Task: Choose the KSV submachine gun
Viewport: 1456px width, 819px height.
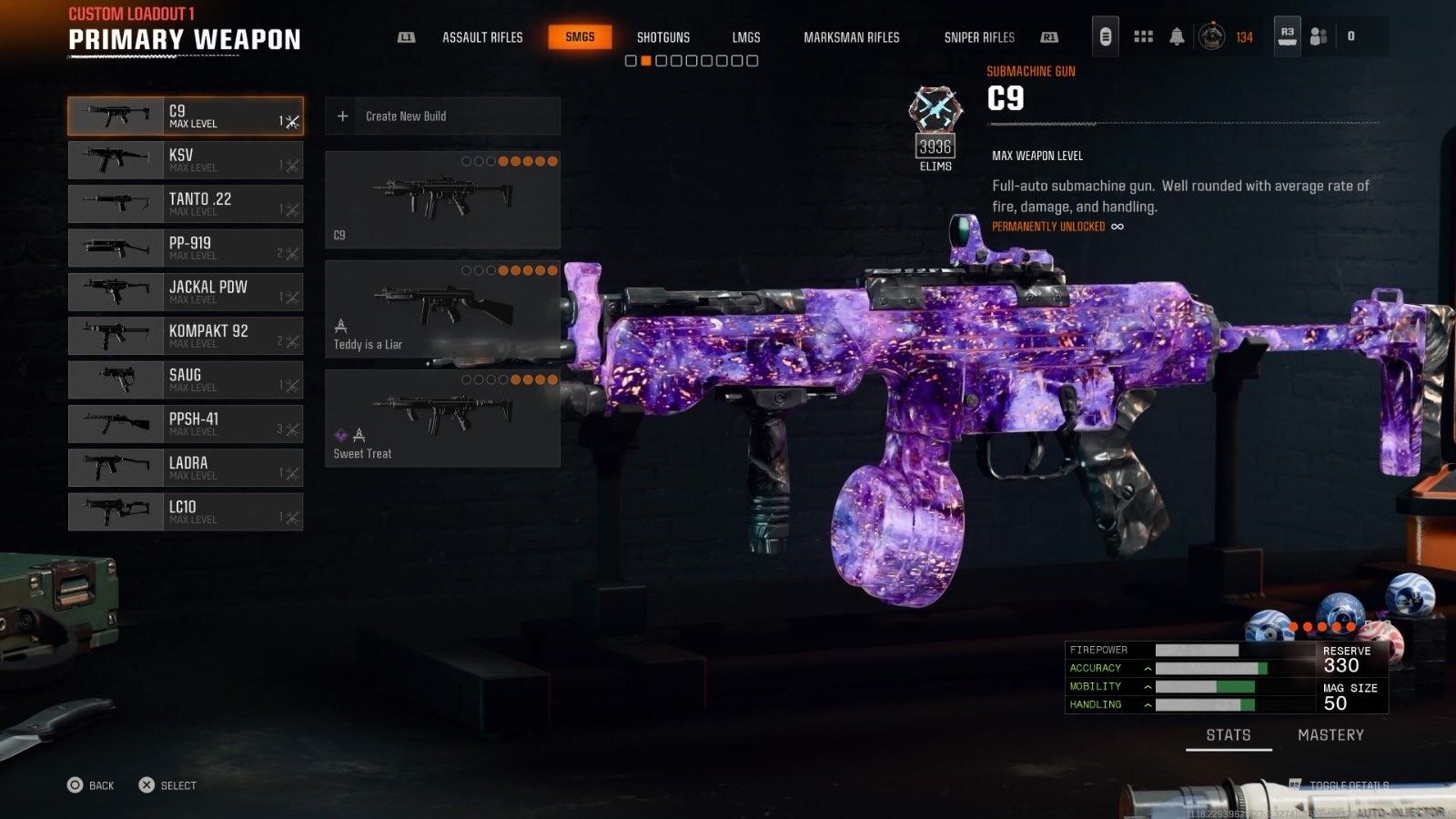Action: coord(186,160)
